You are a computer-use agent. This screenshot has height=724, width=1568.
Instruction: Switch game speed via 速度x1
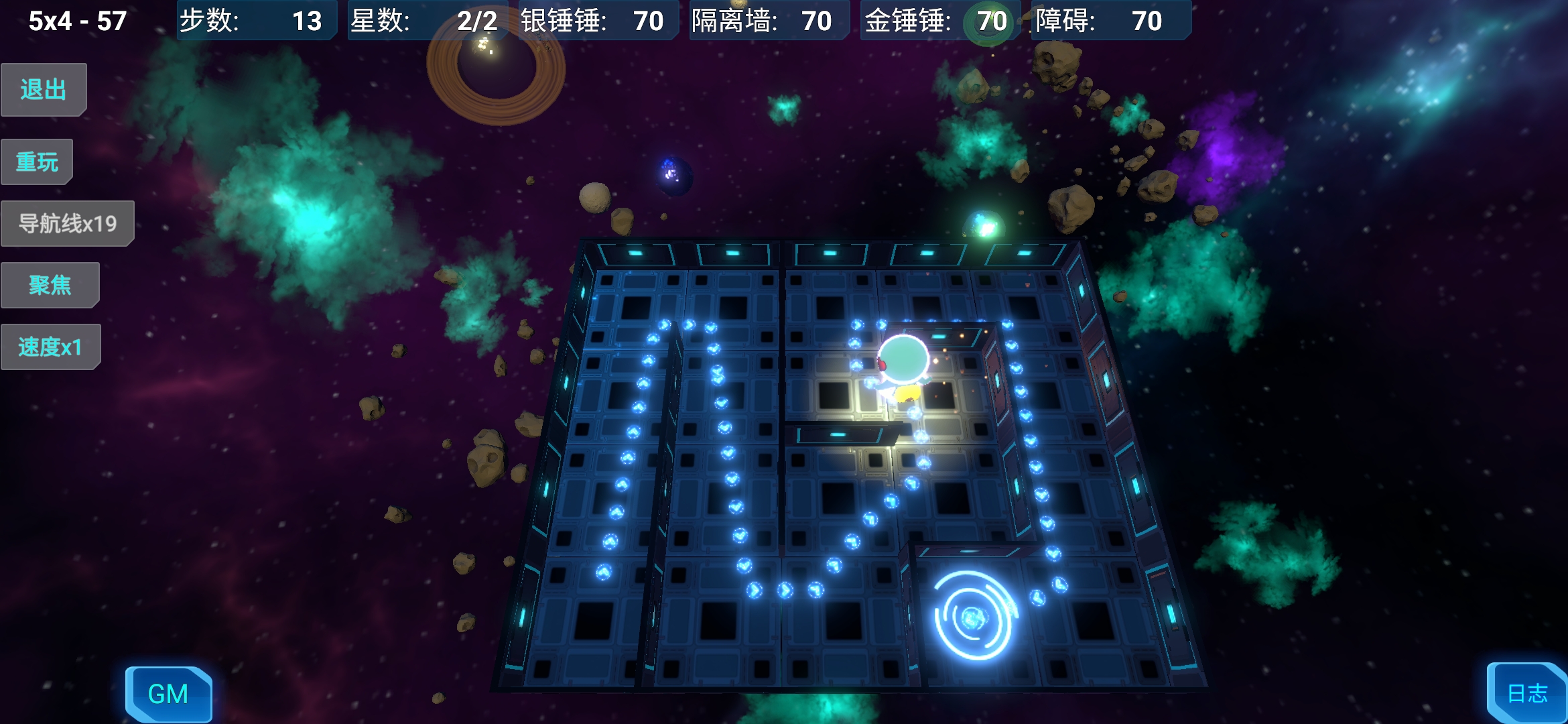click(x=51, y=346)
